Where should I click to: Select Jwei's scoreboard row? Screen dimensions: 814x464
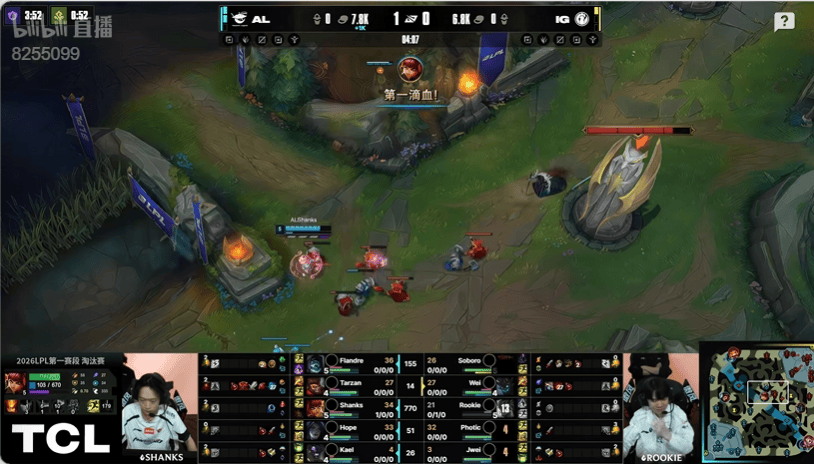click(462, 452)
